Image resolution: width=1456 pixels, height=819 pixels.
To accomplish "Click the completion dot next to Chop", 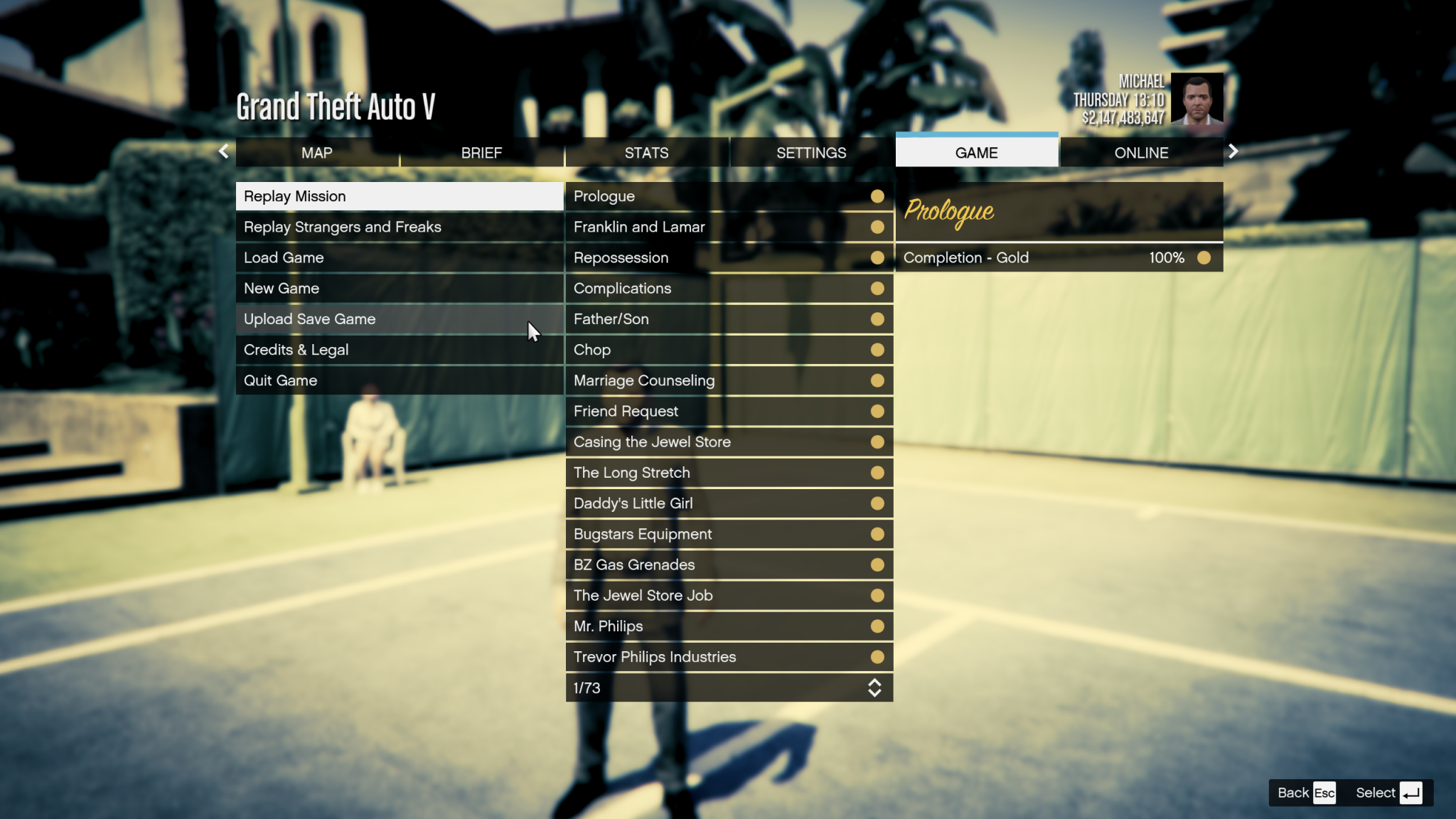I will click(877, 350).
